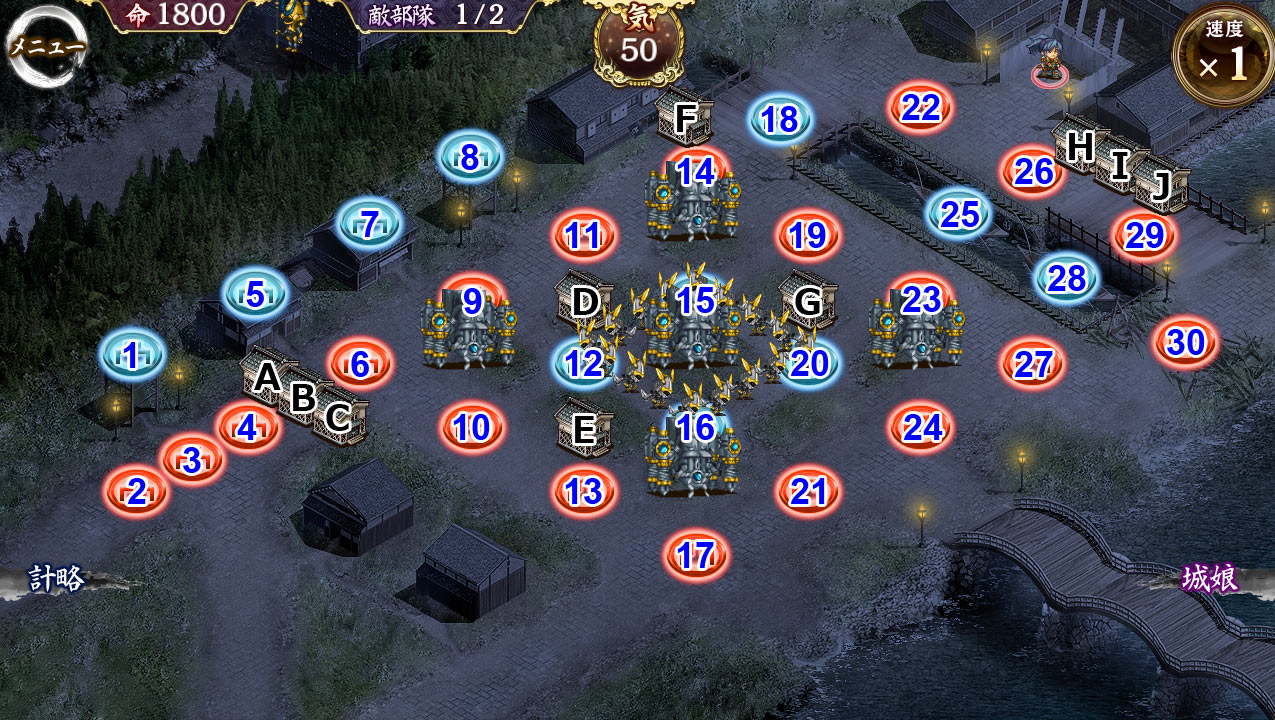This screenshot has height=720, width=1275.
Task: Select red deployment tile 30
Action: pyautogui.click(x=1186, y=343)
